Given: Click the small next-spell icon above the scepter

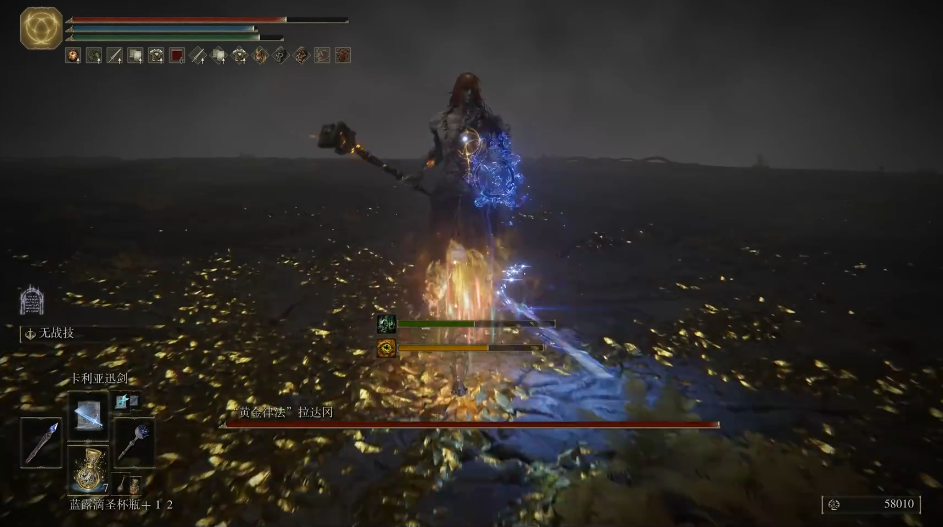Looking at the screenshot, I should [125, 401].
